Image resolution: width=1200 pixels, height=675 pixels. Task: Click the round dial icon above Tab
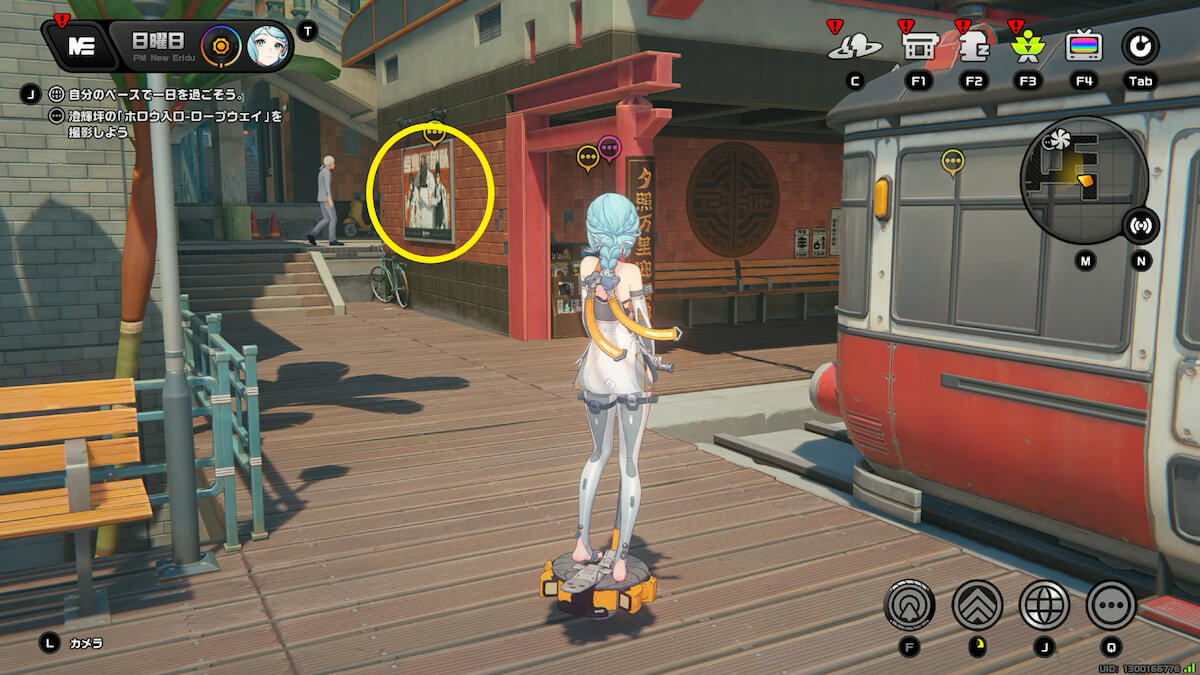coord(1140,46)
